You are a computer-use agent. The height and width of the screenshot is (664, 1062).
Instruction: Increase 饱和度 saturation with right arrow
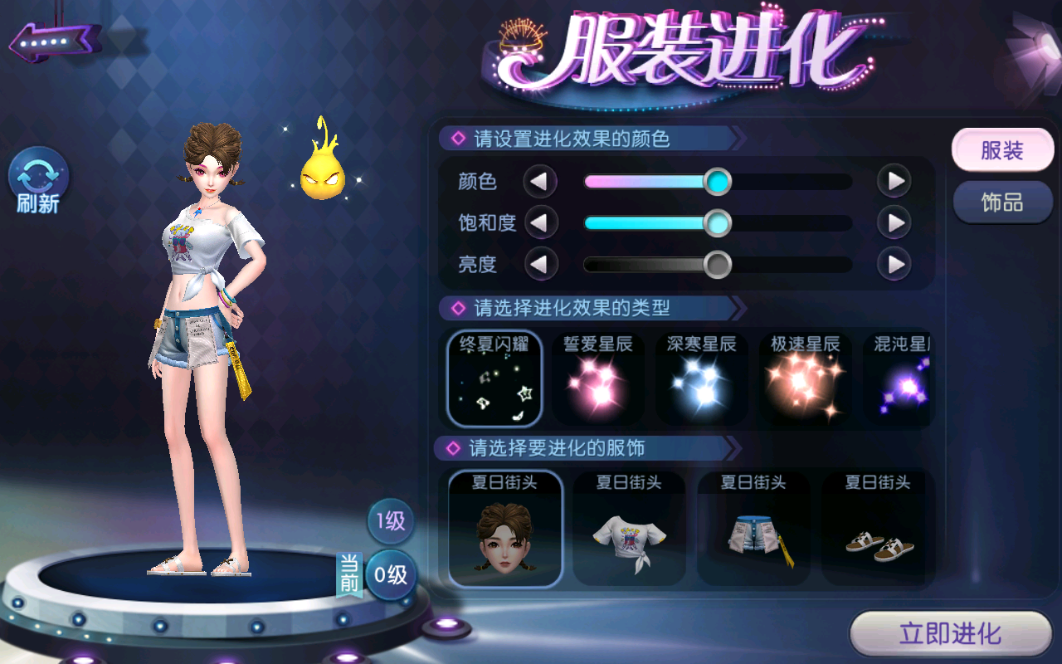(894, 223)
